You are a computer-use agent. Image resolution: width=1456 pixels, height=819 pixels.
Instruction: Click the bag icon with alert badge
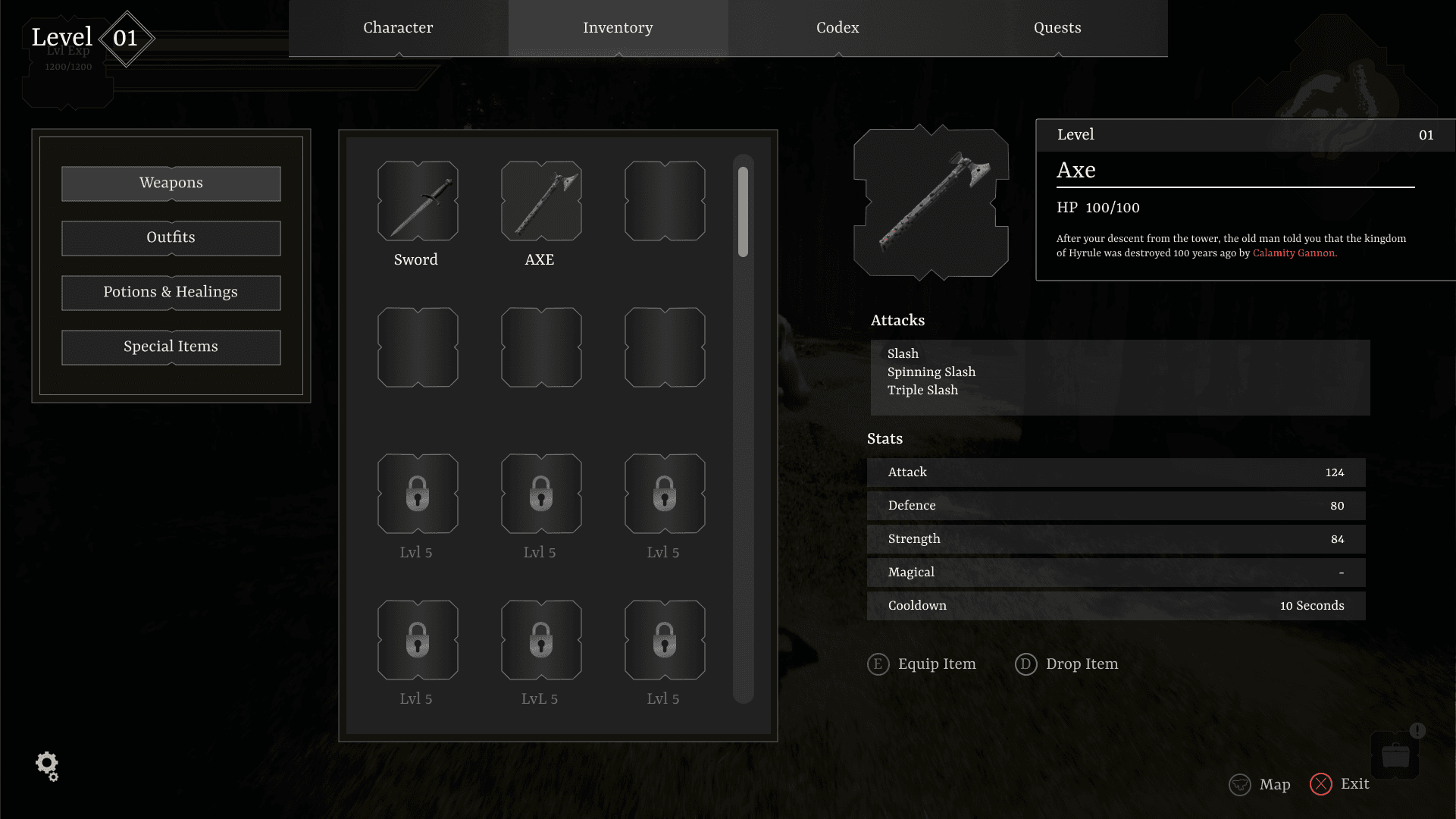tap(1395, 754)
